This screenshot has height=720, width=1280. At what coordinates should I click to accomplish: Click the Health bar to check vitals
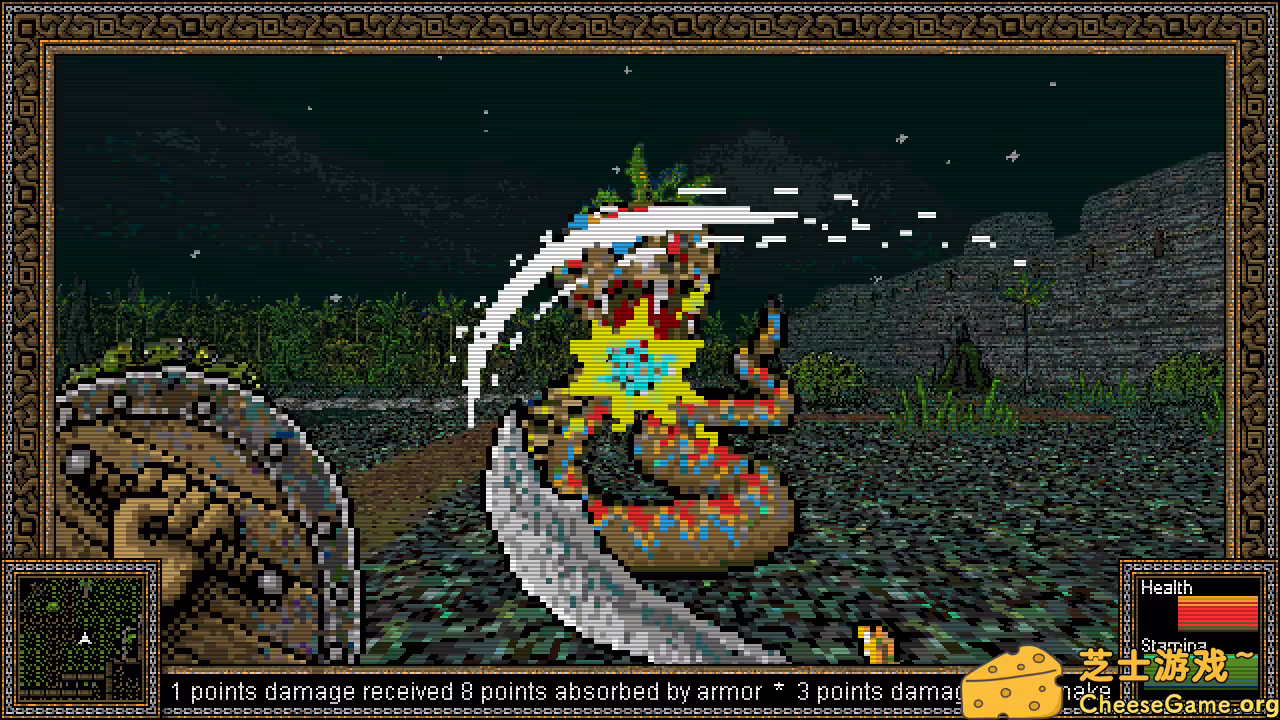1218,613
